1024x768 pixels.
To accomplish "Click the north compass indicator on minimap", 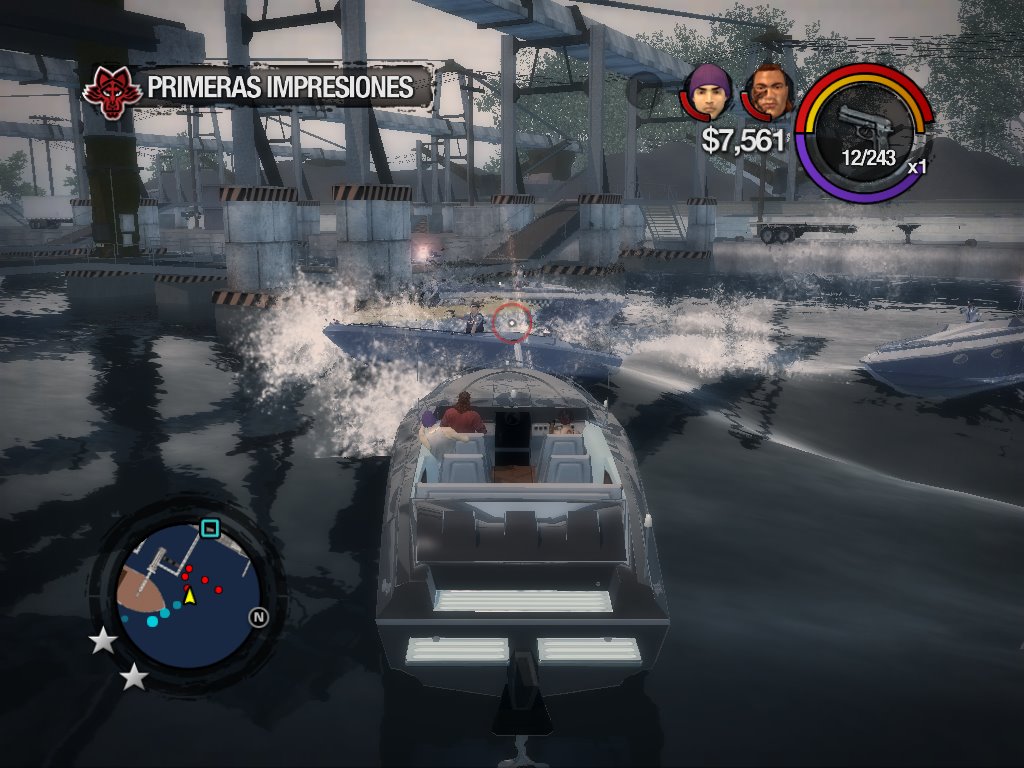I will tap(259, 617).
